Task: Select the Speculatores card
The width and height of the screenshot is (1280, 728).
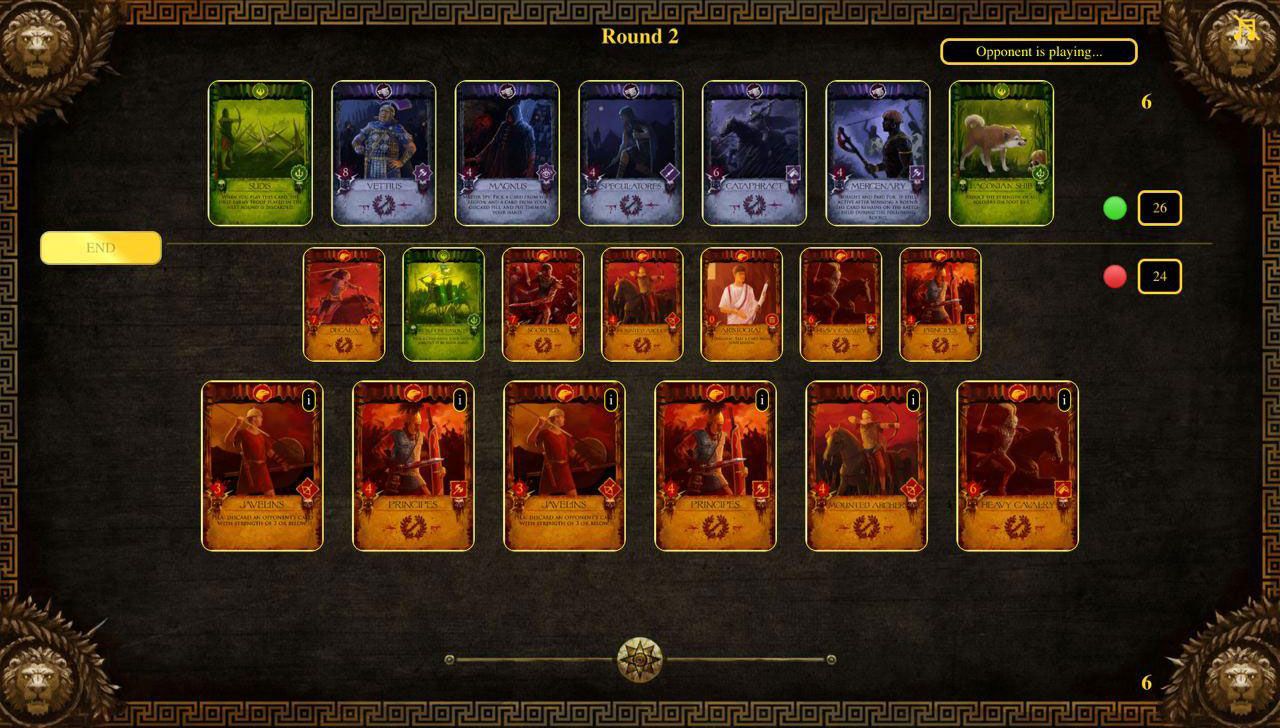Action: click(x=631, y=153)
